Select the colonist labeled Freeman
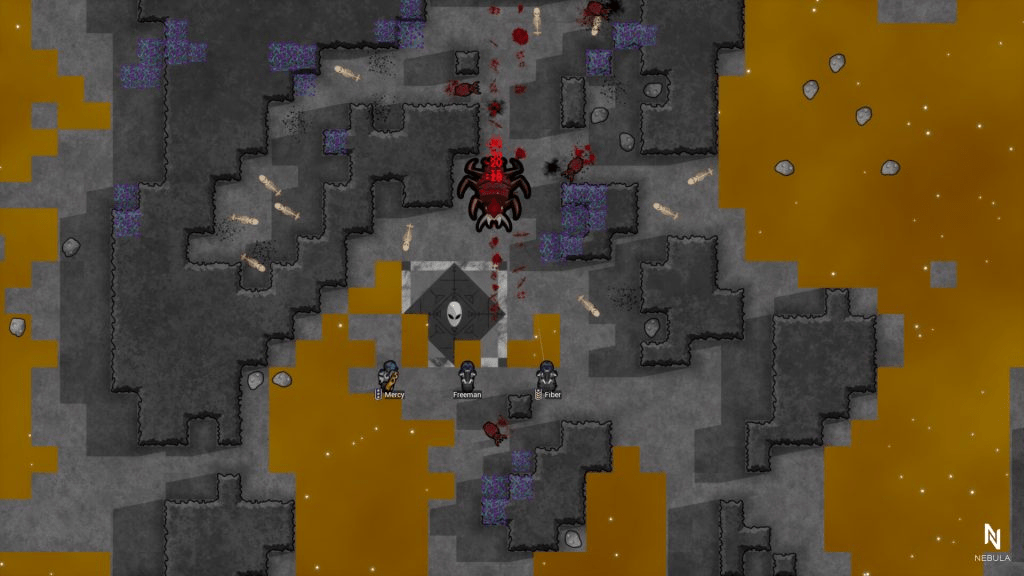The image size is (1024, 576). coord(467,376)
